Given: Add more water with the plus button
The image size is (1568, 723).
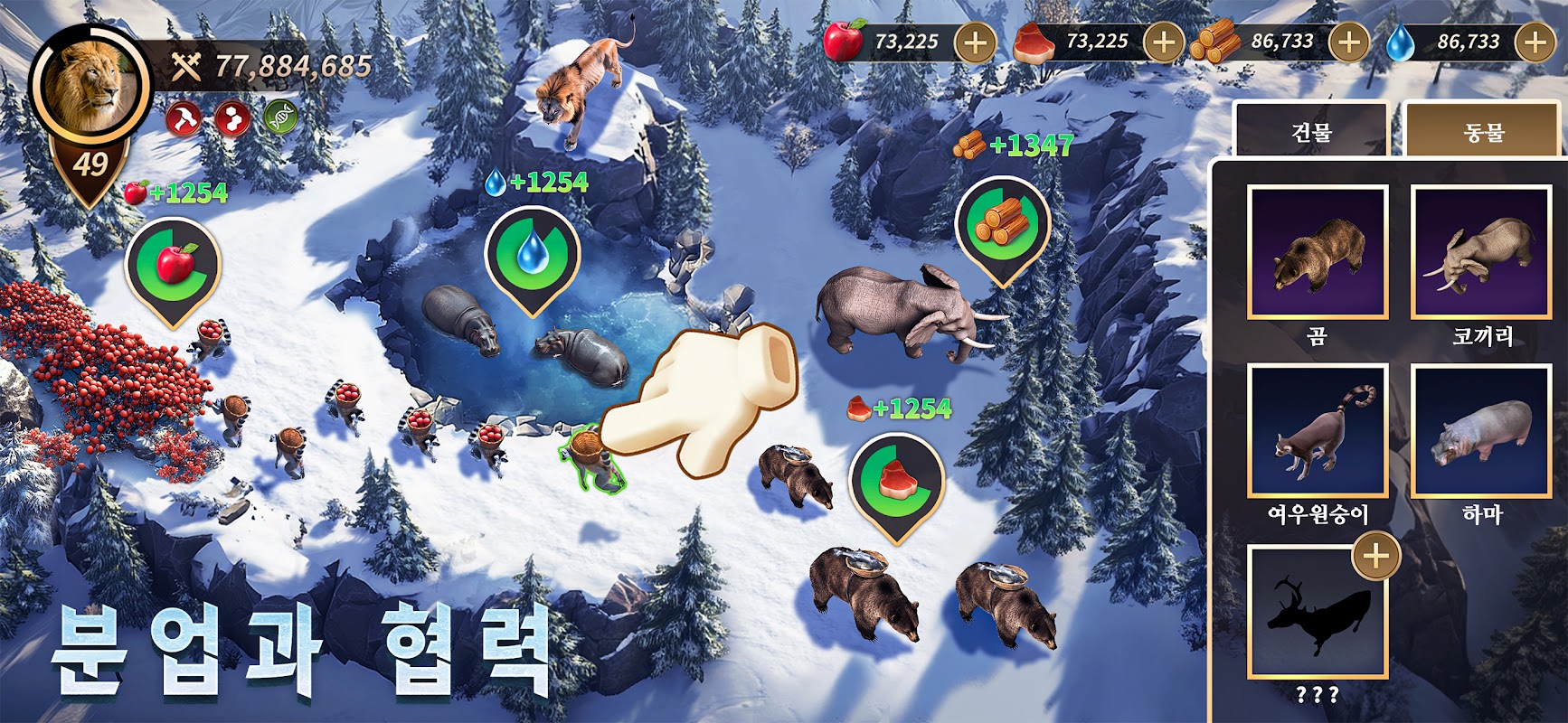Looking at the screenshot, I should [1535, 42].
